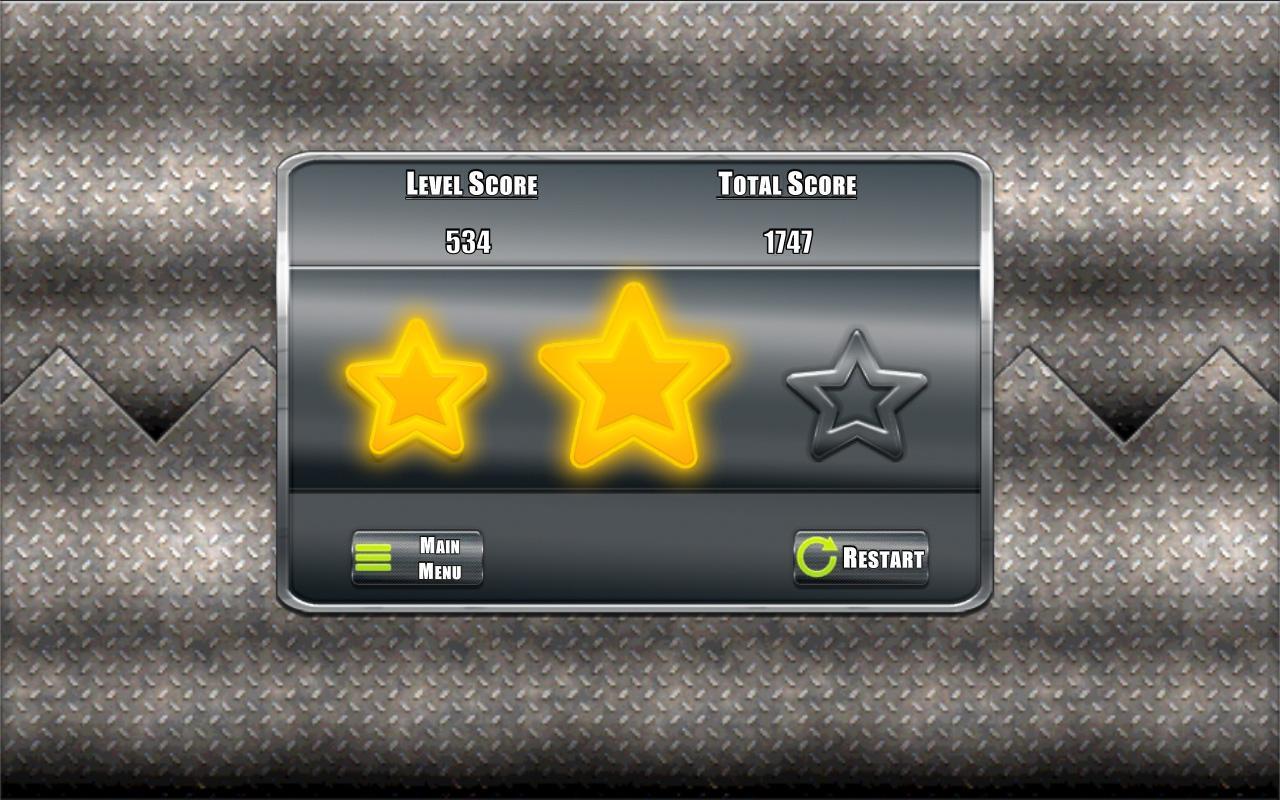Restart the level
The height and width of the screenshot is (800, 1280).
pyautogui.click(x=861, y=558)
